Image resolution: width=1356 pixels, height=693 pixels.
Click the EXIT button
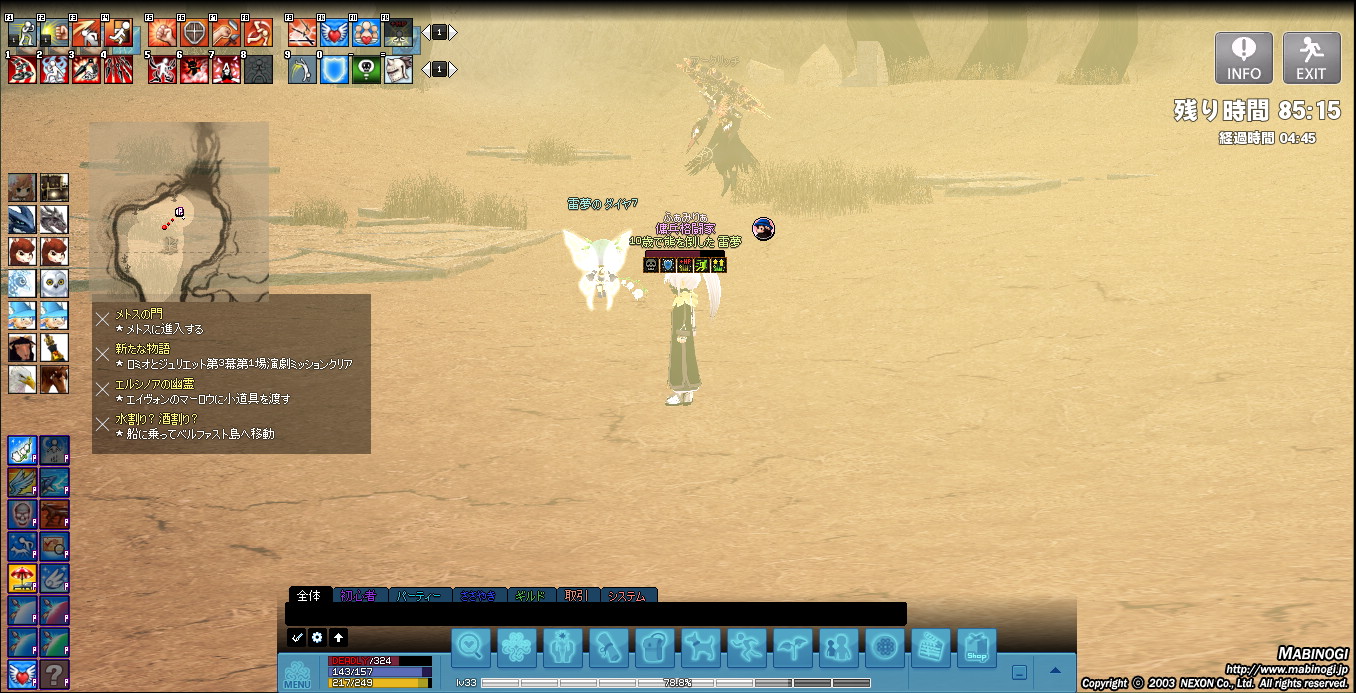pos(1311,58)
